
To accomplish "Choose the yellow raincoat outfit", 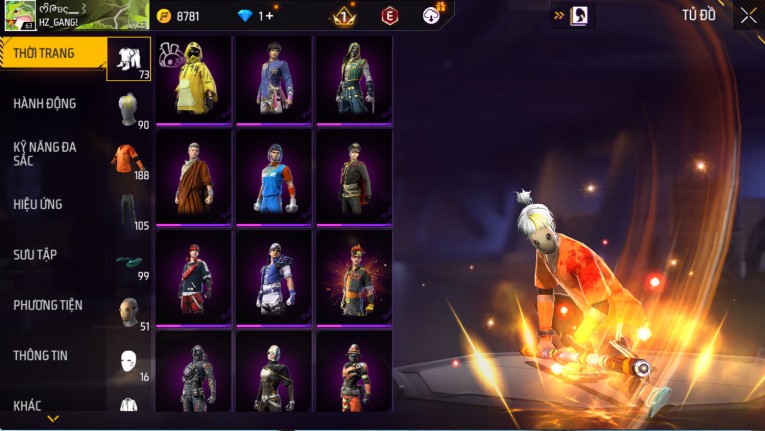I will tap(193, 79).
